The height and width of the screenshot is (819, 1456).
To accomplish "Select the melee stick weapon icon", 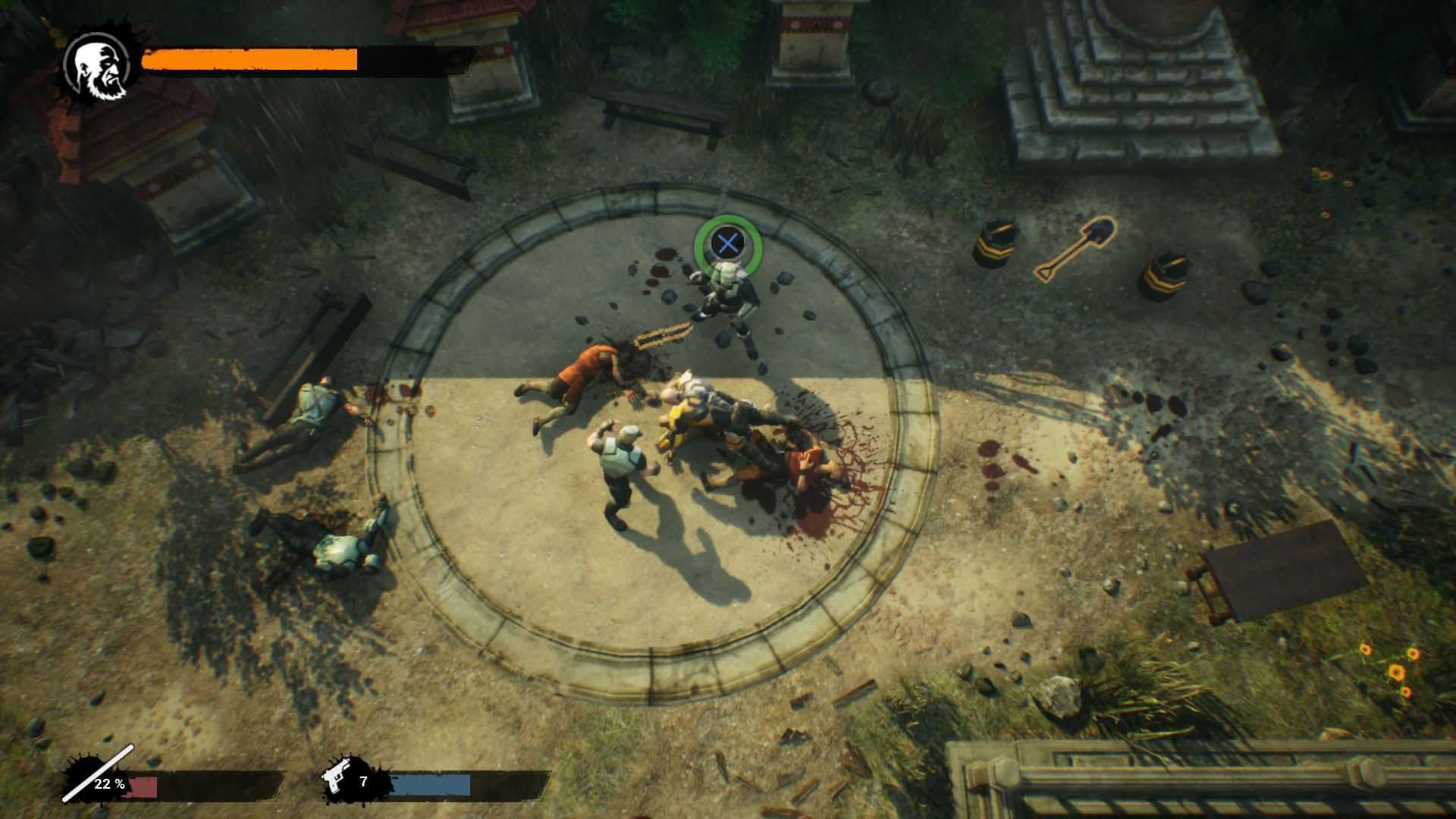I will click(97, 774).
